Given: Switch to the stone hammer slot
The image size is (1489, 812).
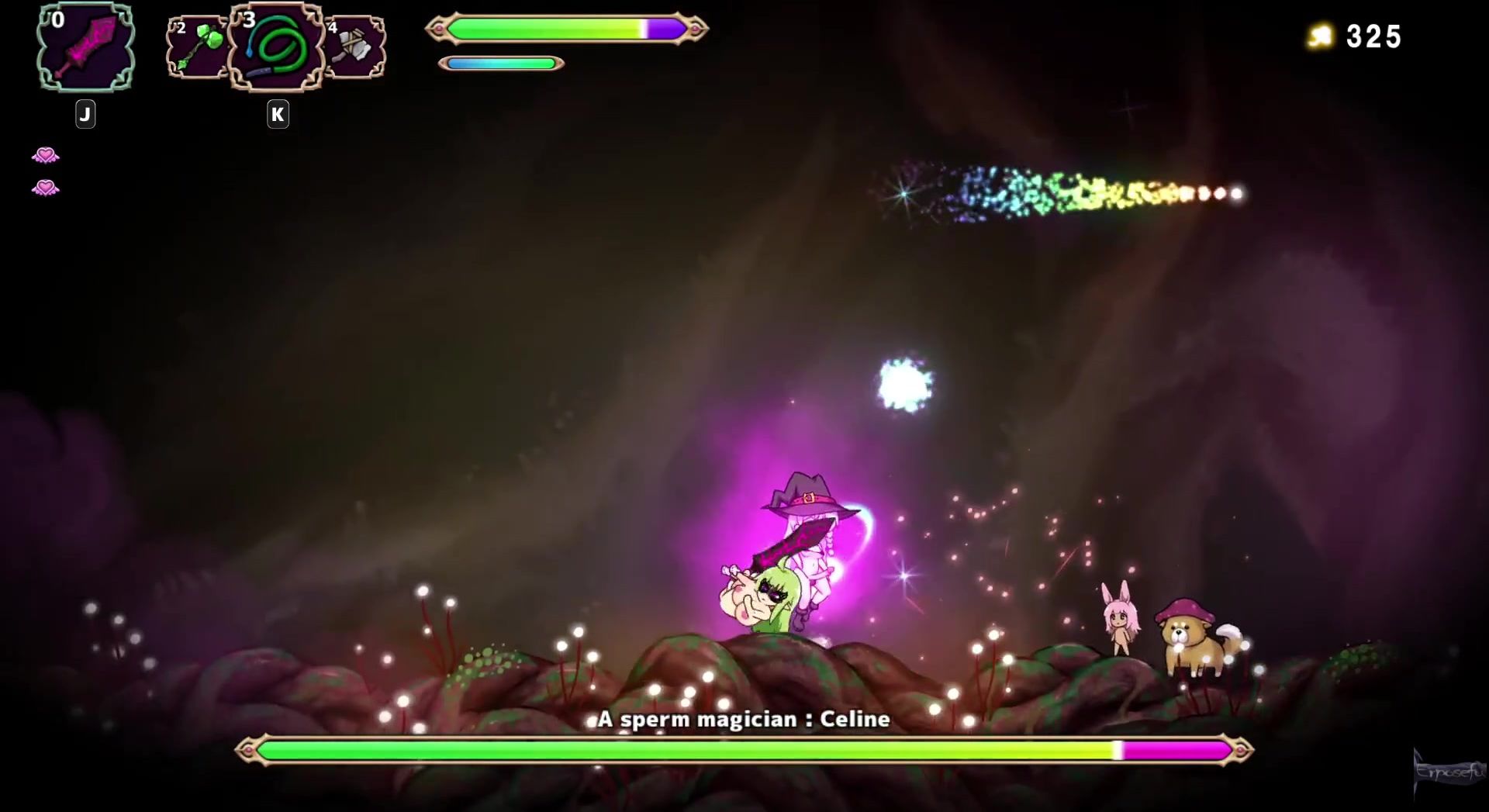Looking at the screenshot, I should tap(357, 48).
